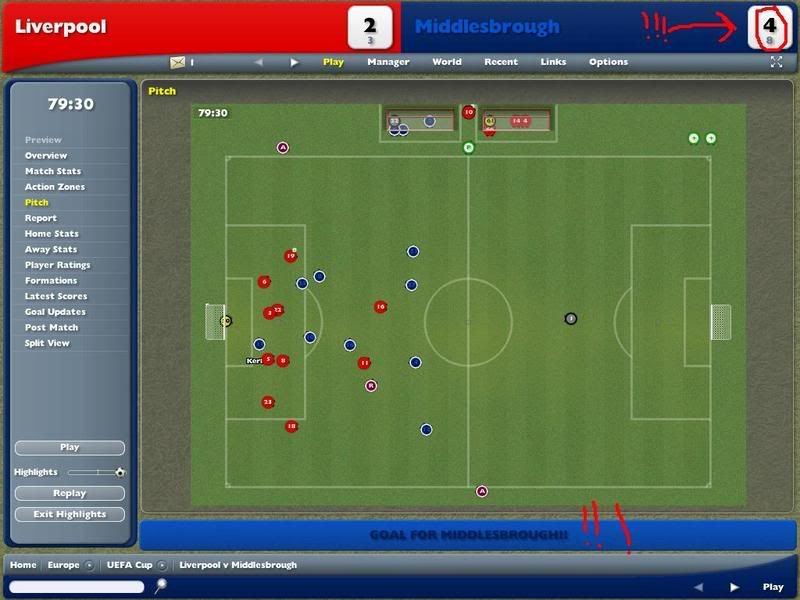
Task: Select the Split View option
Action: (47, 343)
